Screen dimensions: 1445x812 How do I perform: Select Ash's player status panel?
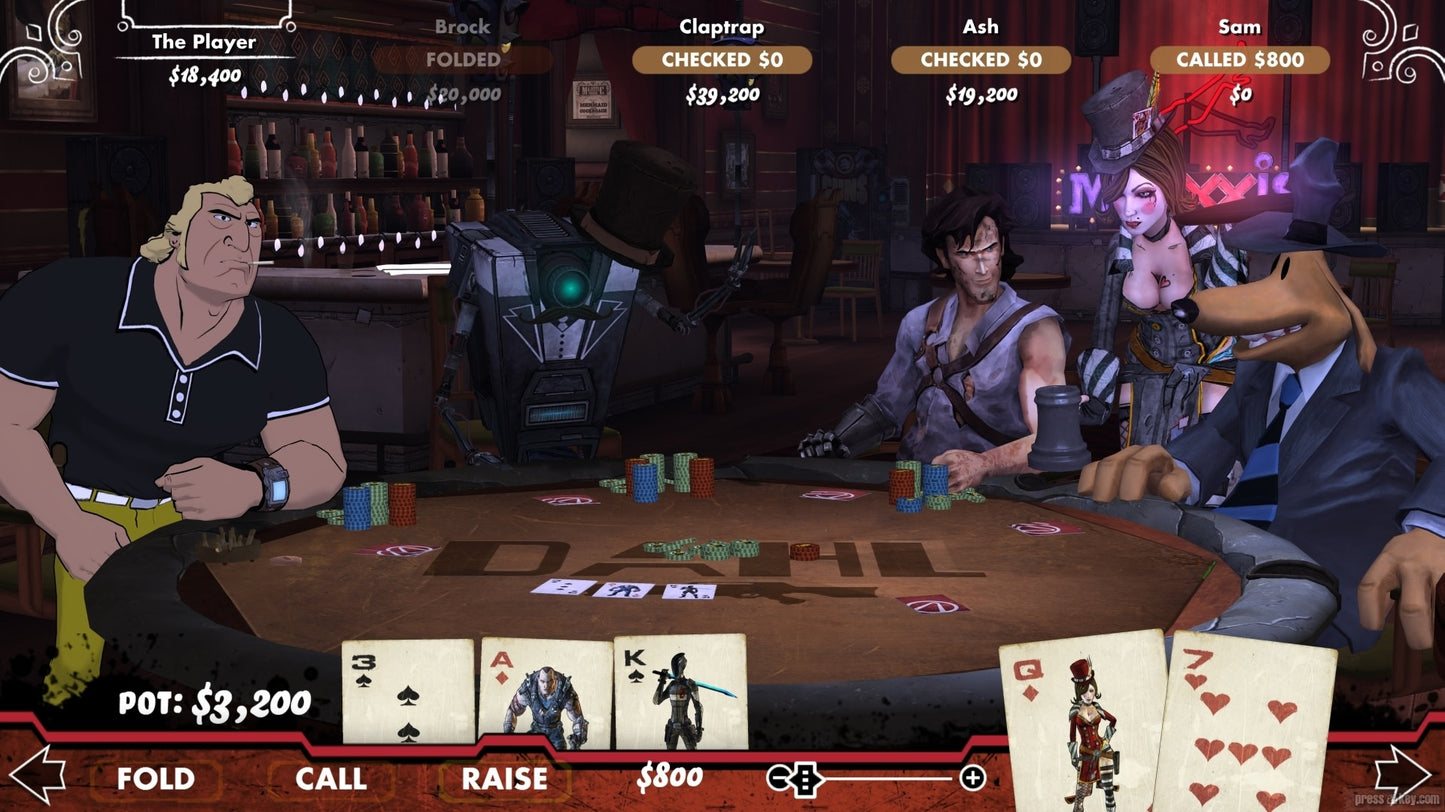point(981,60)
